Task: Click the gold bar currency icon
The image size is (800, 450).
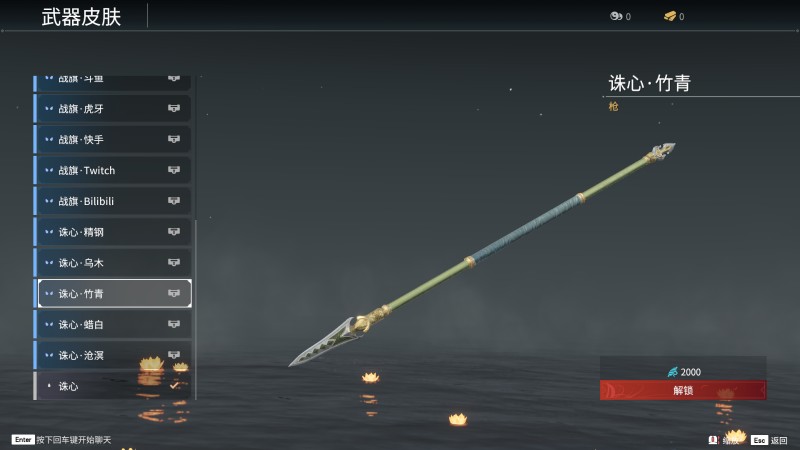Action: [670, 16]
